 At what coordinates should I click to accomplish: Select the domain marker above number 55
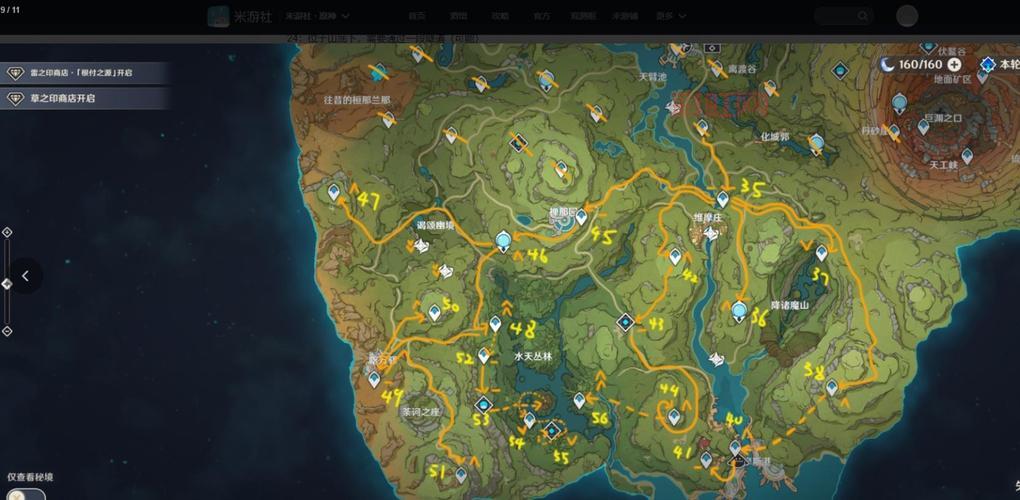551,431
